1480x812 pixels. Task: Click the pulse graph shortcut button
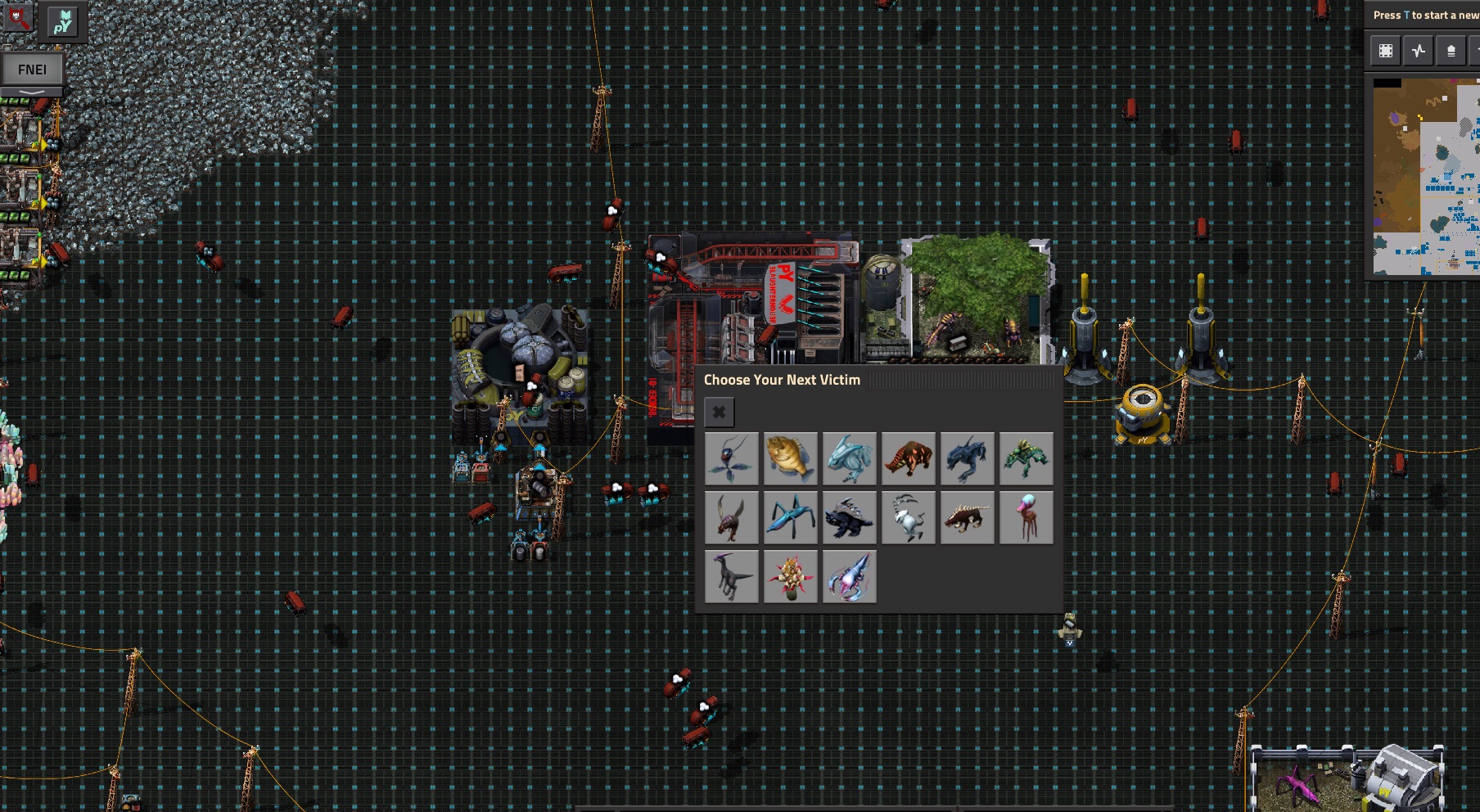click(x=1418, y=51)
